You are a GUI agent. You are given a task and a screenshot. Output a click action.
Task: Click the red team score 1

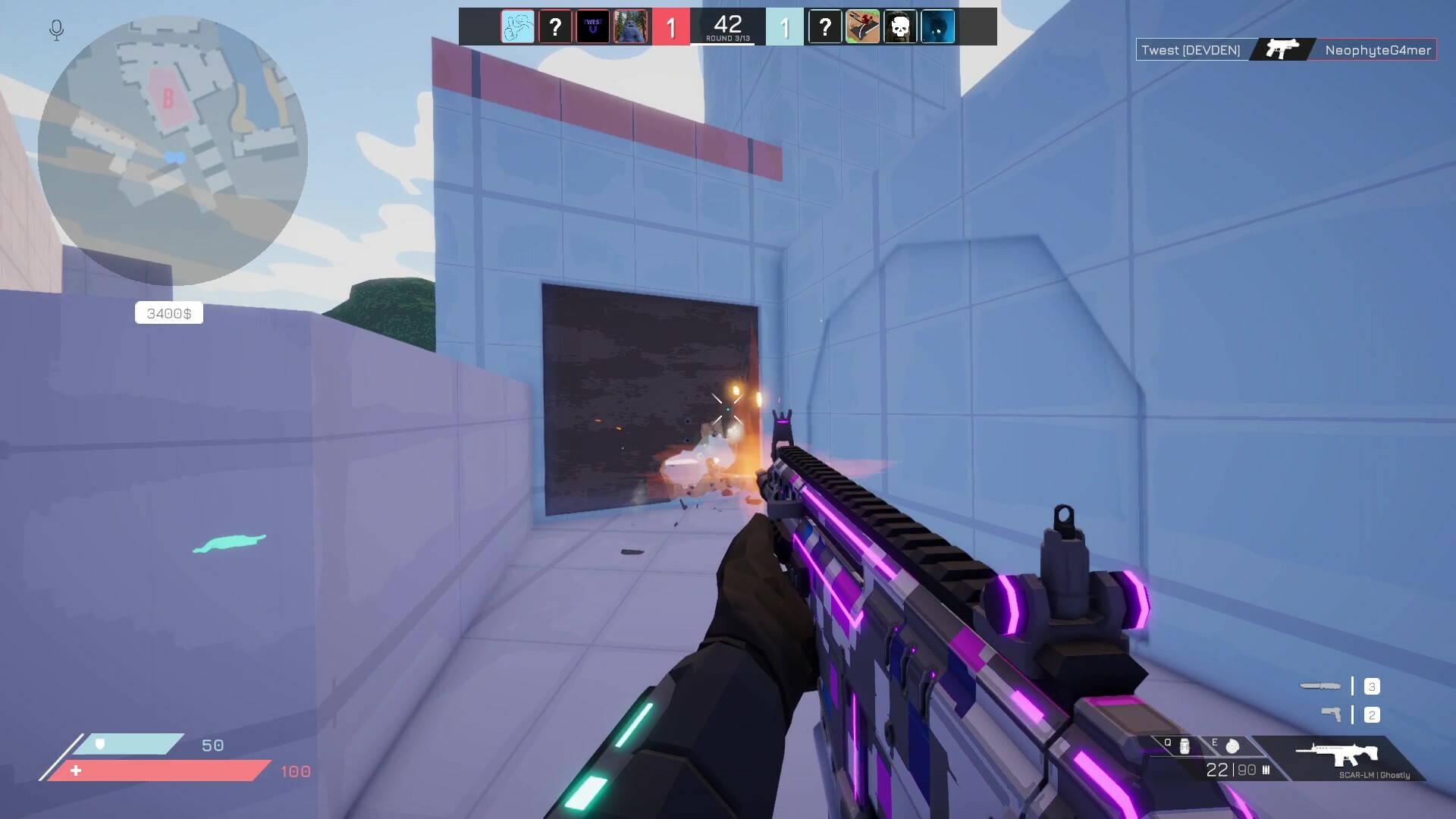(x=672, y=26)
